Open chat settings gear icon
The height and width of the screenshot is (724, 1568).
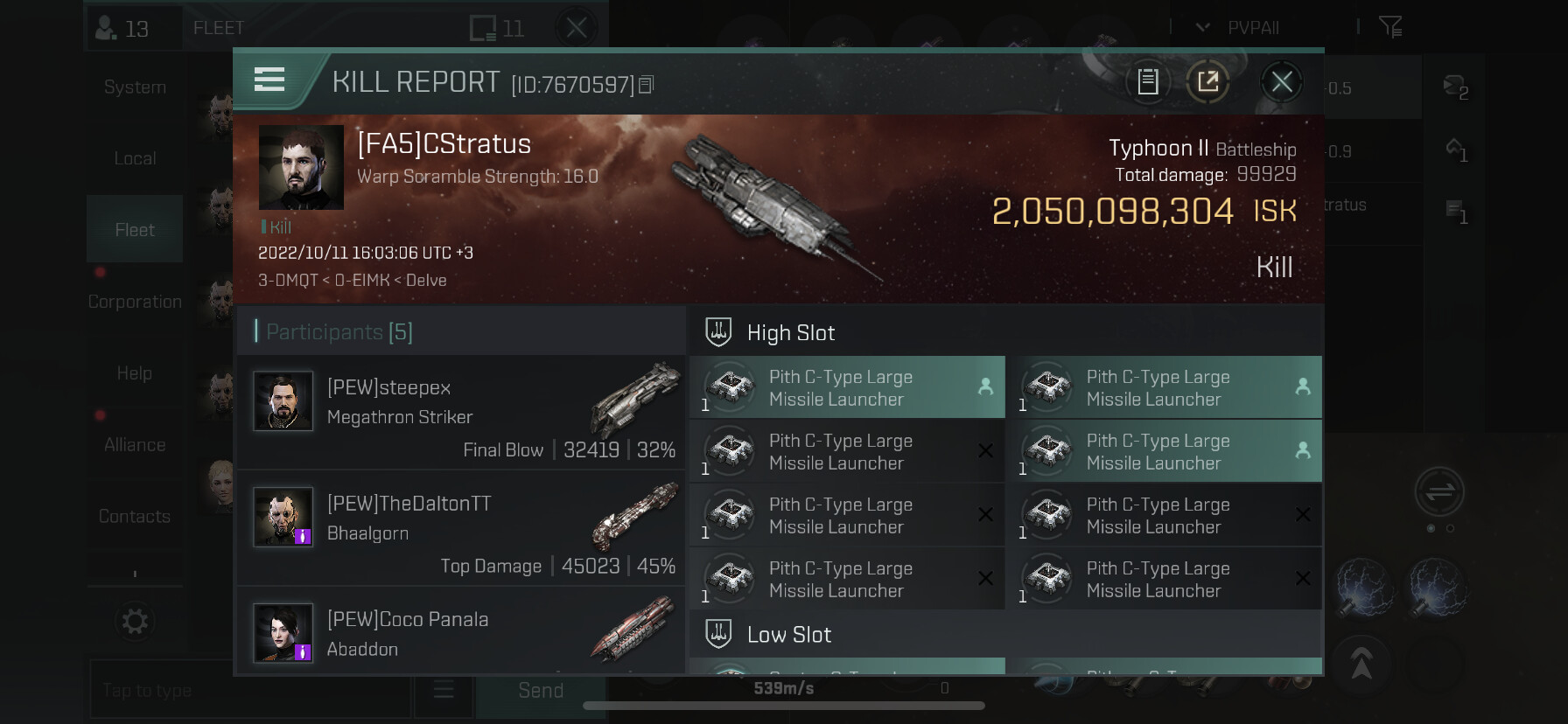[x=135, y=622]
